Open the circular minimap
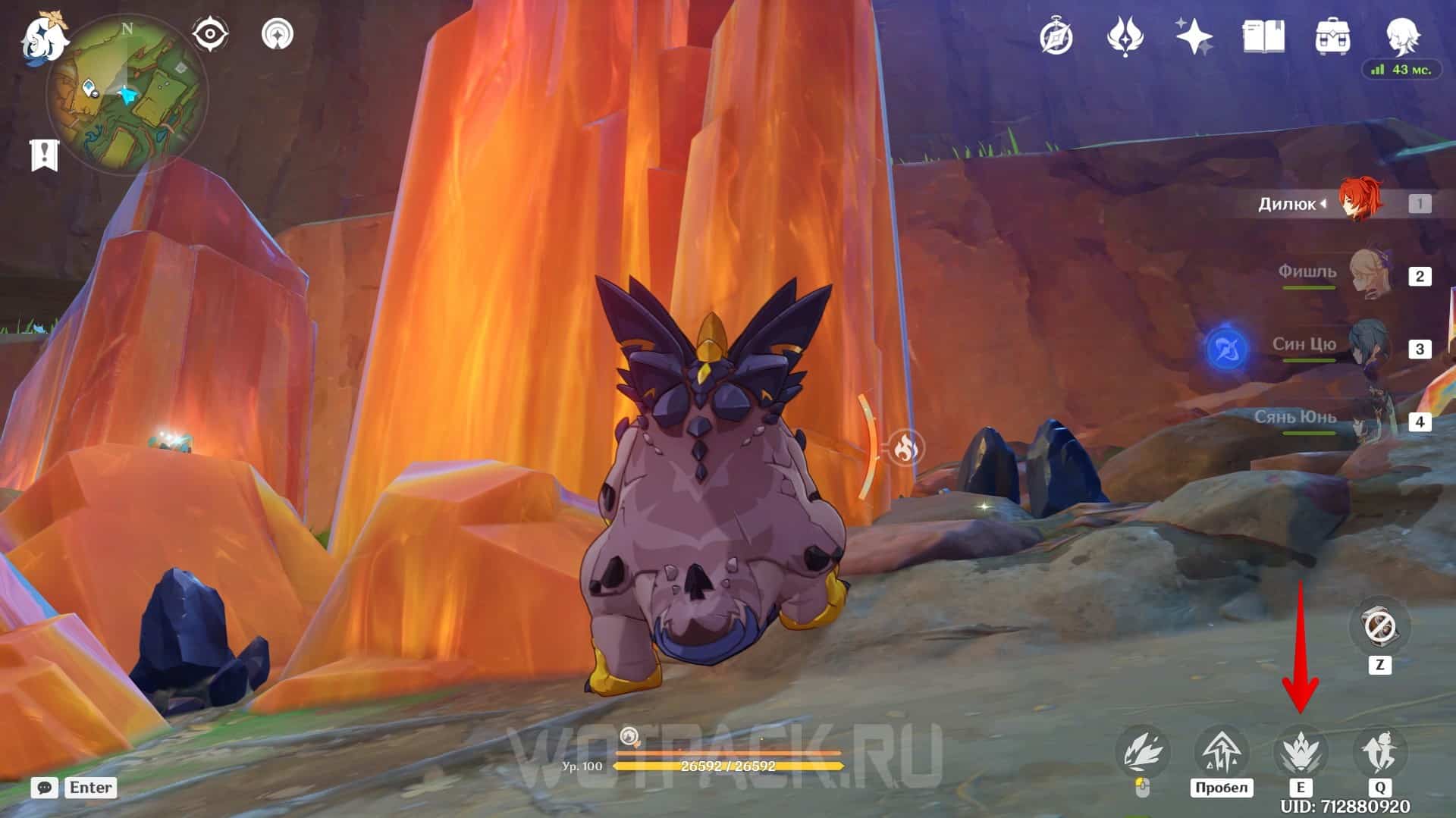1456x818 pixels. [x=127, y=97]
